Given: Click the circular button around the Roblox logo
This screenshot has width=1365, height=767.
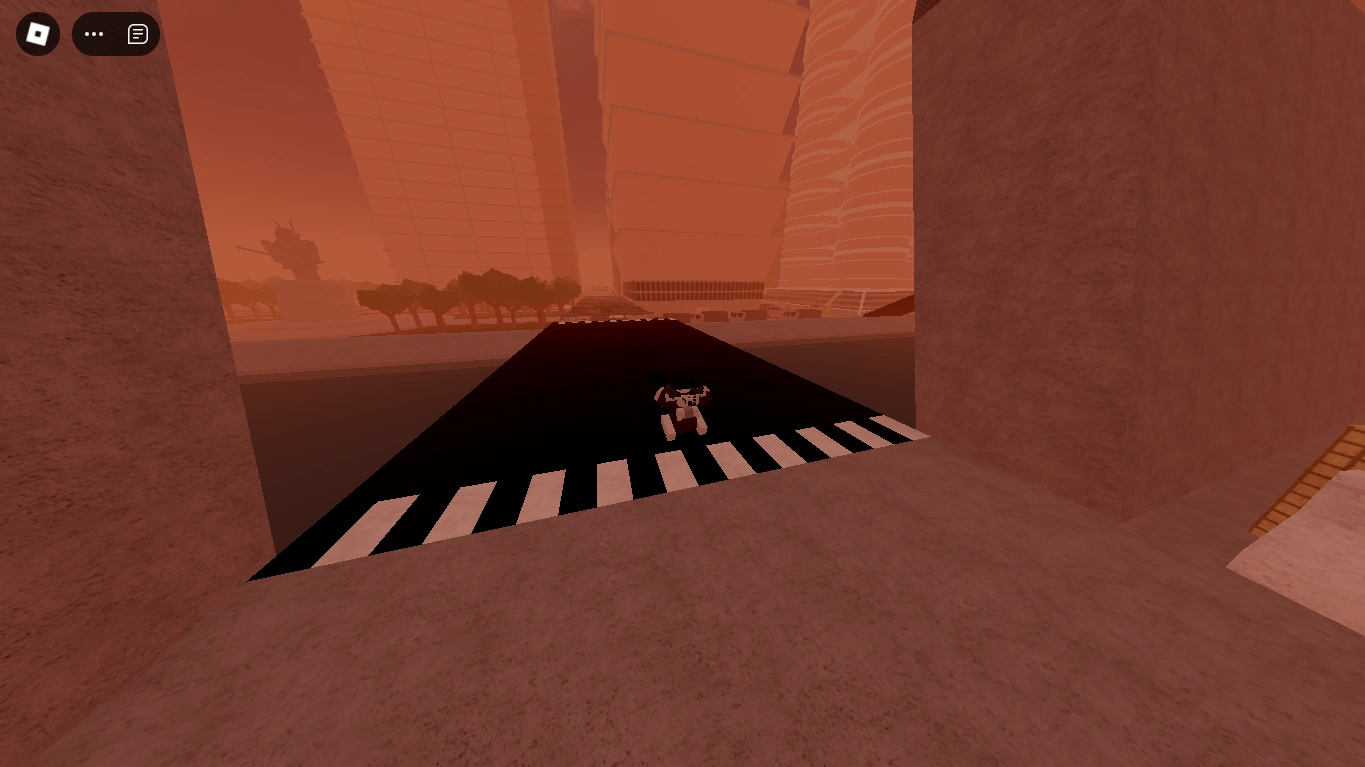Looking at the screenshot, I should pyautogui.click(x=37, y=33).
